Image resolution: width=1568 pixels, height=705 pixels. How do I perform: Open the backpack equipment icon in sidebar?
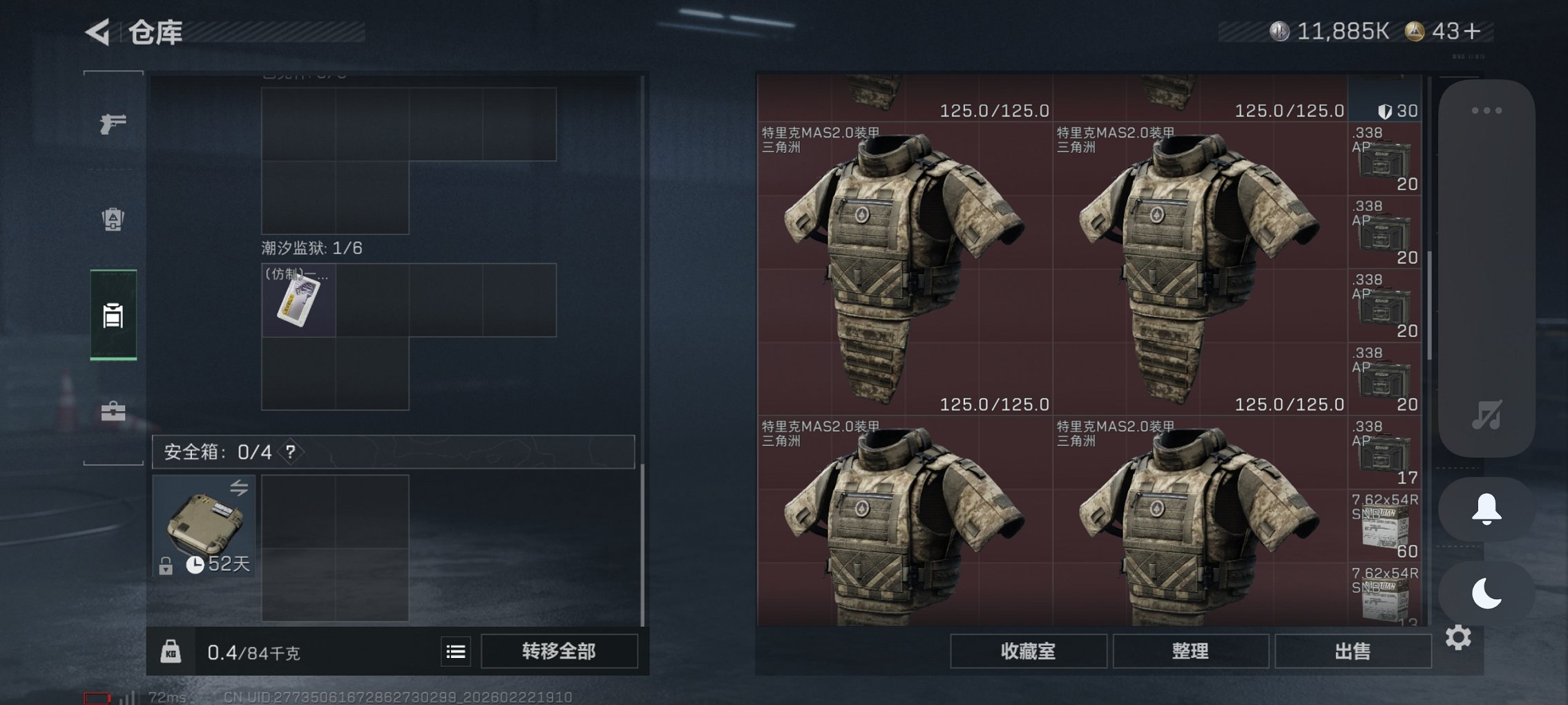(113, 219)
